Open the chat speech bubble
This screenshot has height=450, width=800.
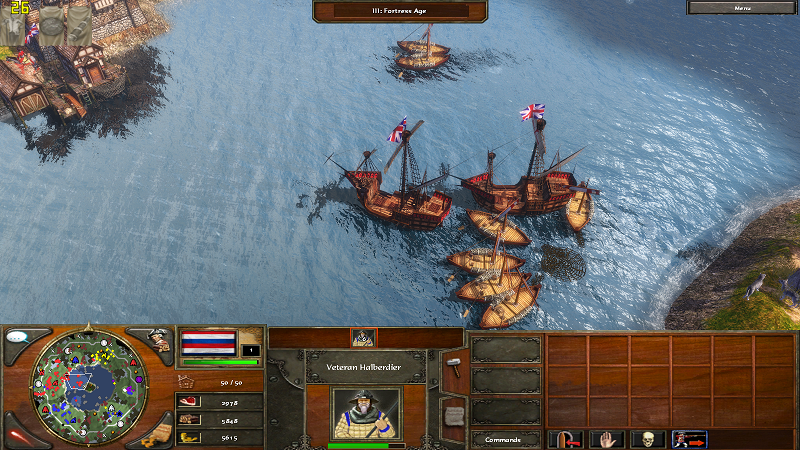coord(21,338)
